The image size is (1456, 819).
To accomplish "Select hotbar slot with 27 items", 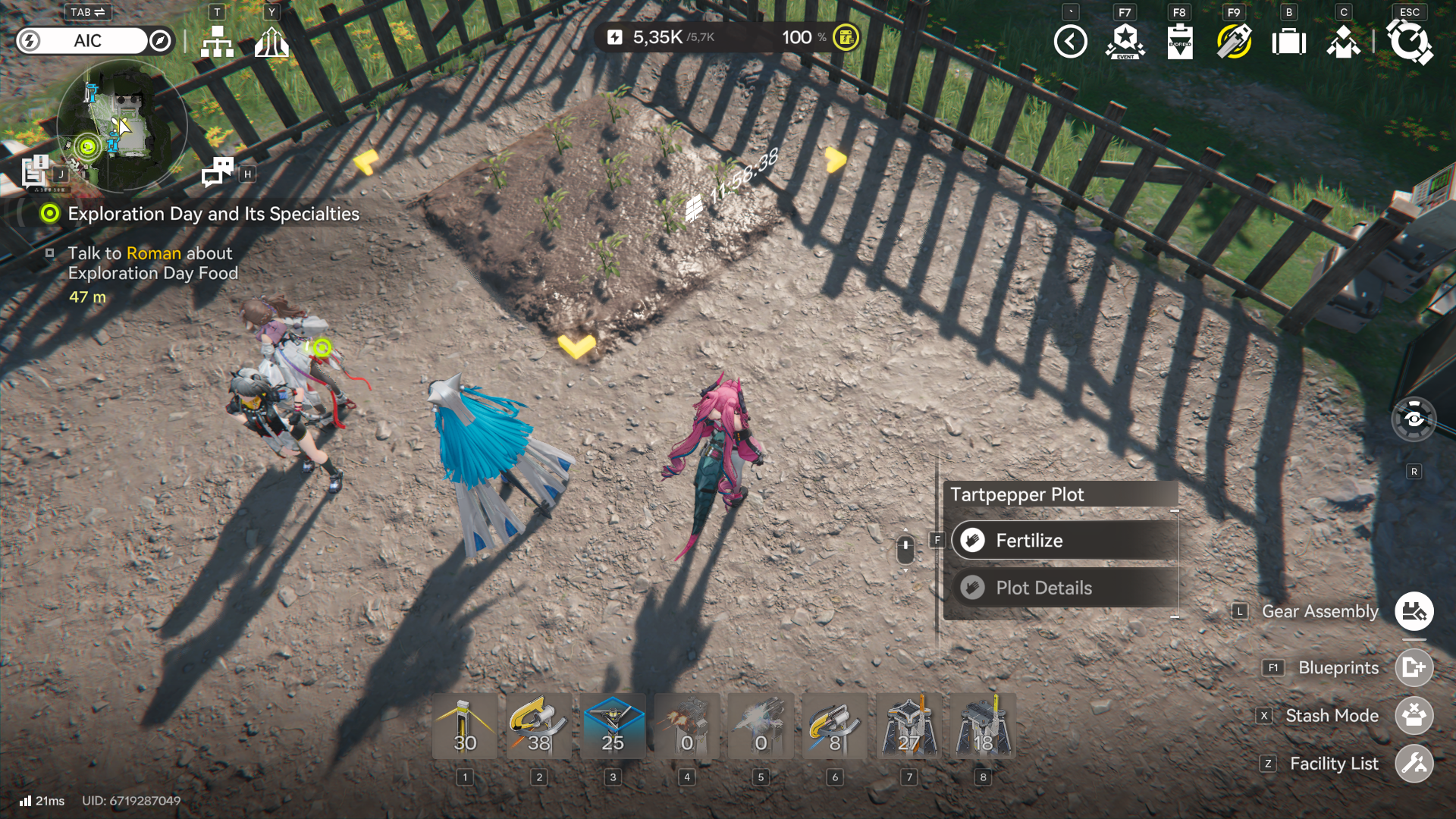I will [x=908, y=726].
